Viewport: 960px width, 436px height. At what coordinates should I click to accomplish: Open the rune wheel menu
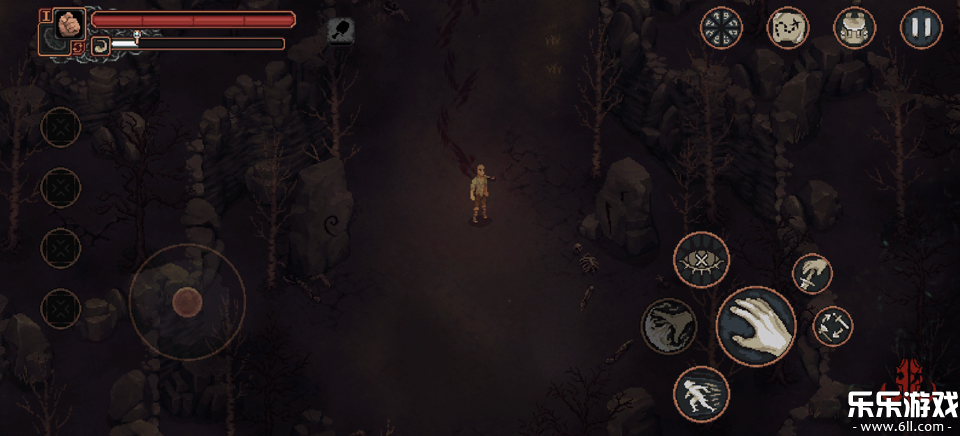(721, 28)
